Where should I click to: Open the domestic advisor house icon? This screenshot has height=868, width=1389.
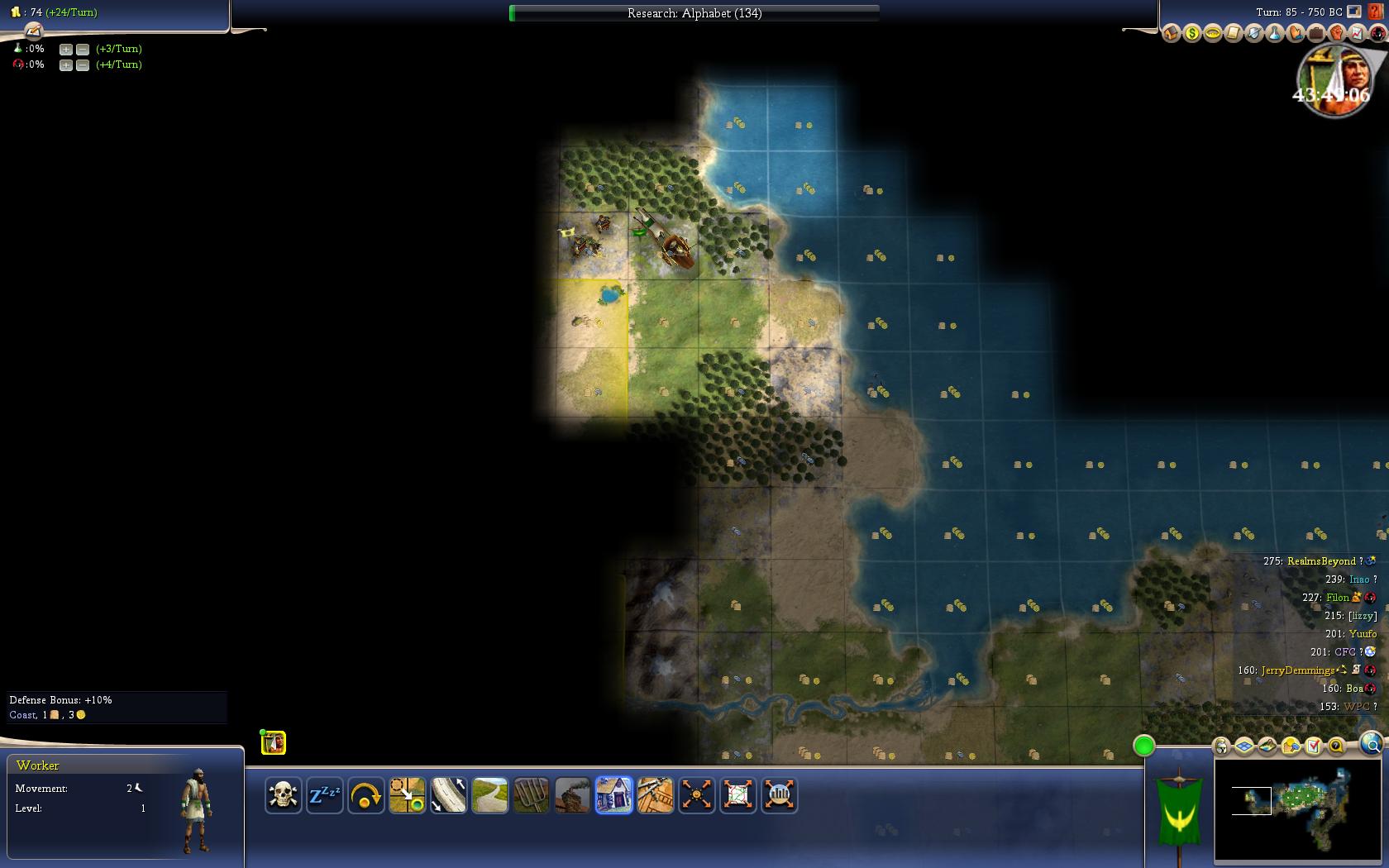pos(1171,33)
